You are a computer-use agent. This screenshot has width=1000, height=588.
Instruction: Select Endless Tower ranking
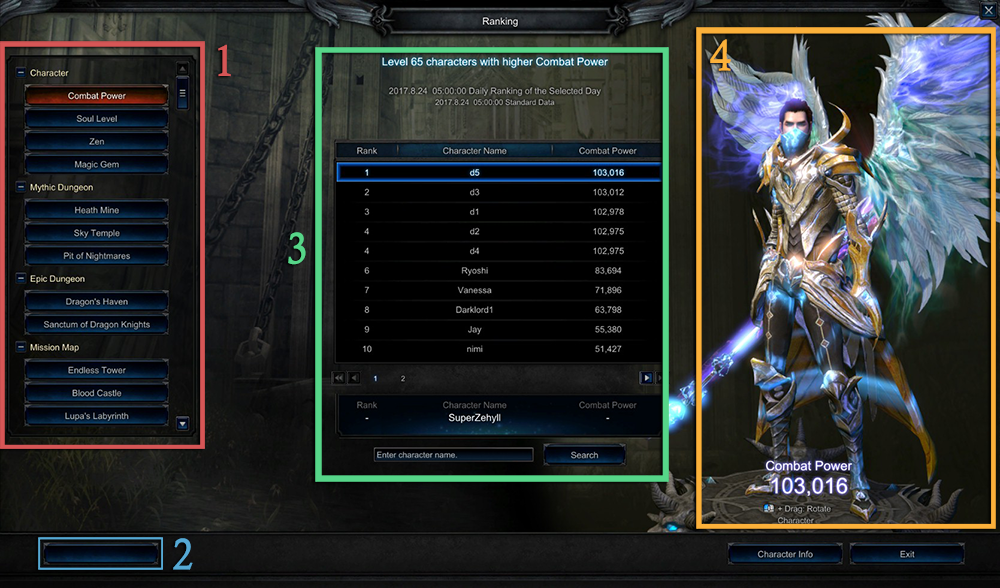click(x=97, y=371)
